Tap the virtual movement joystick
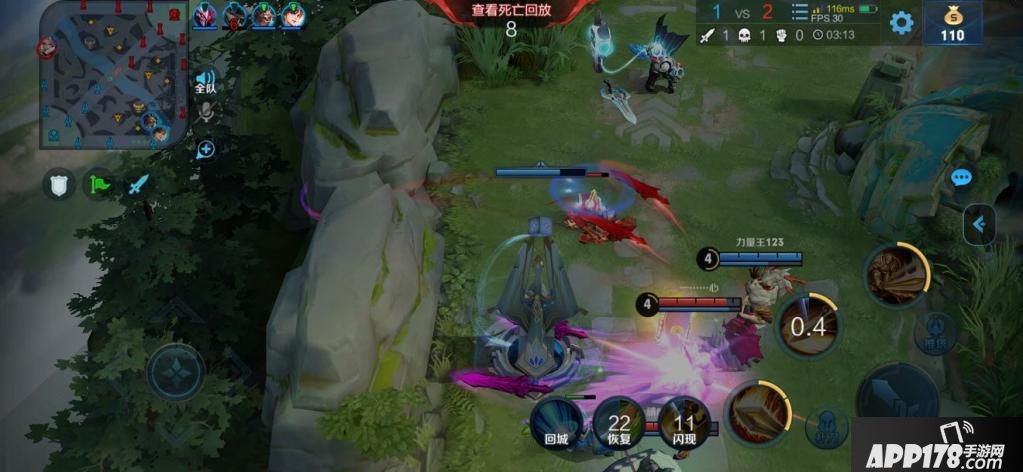Screen dimensions: 1023x472 176,372
